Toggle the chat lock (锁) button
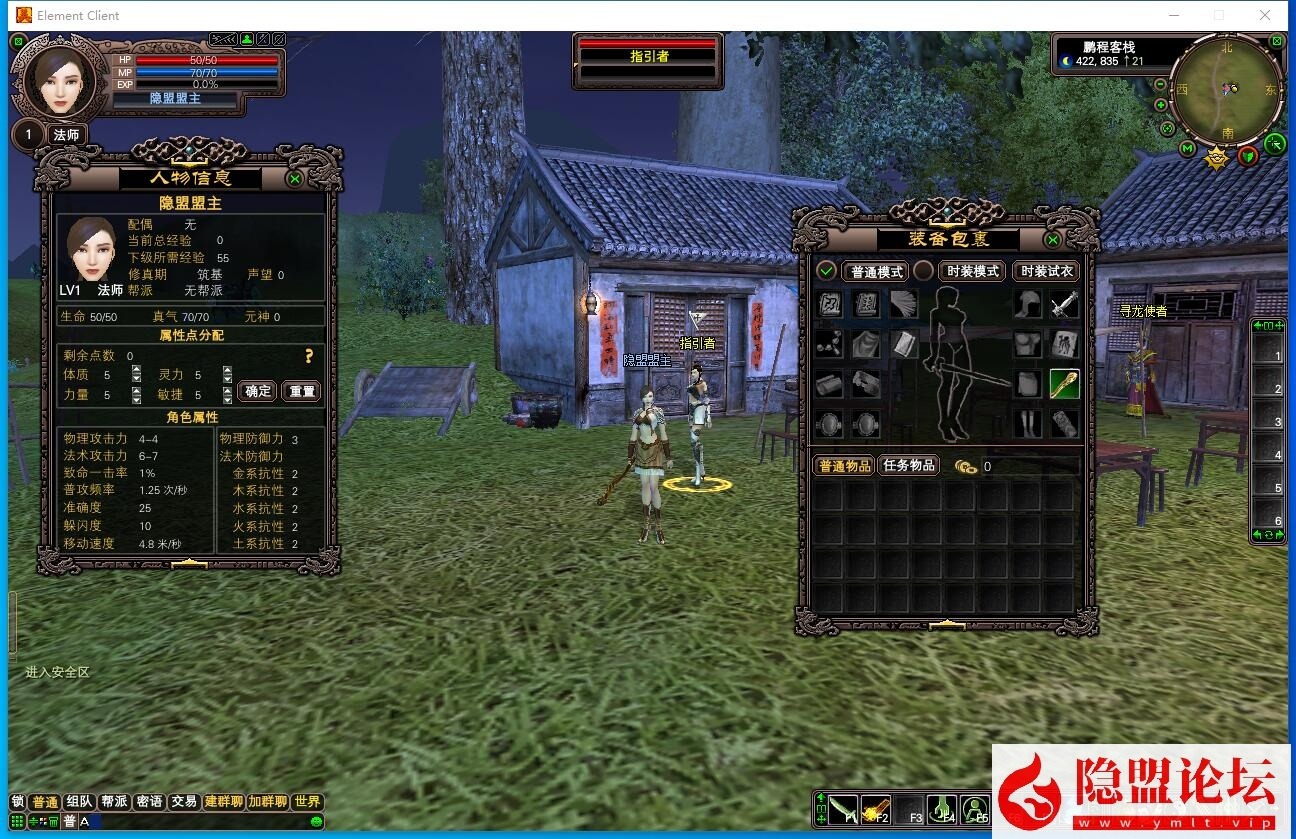Image resolution: width=1296 pixels, height=839 pixels. pos(16,802)
